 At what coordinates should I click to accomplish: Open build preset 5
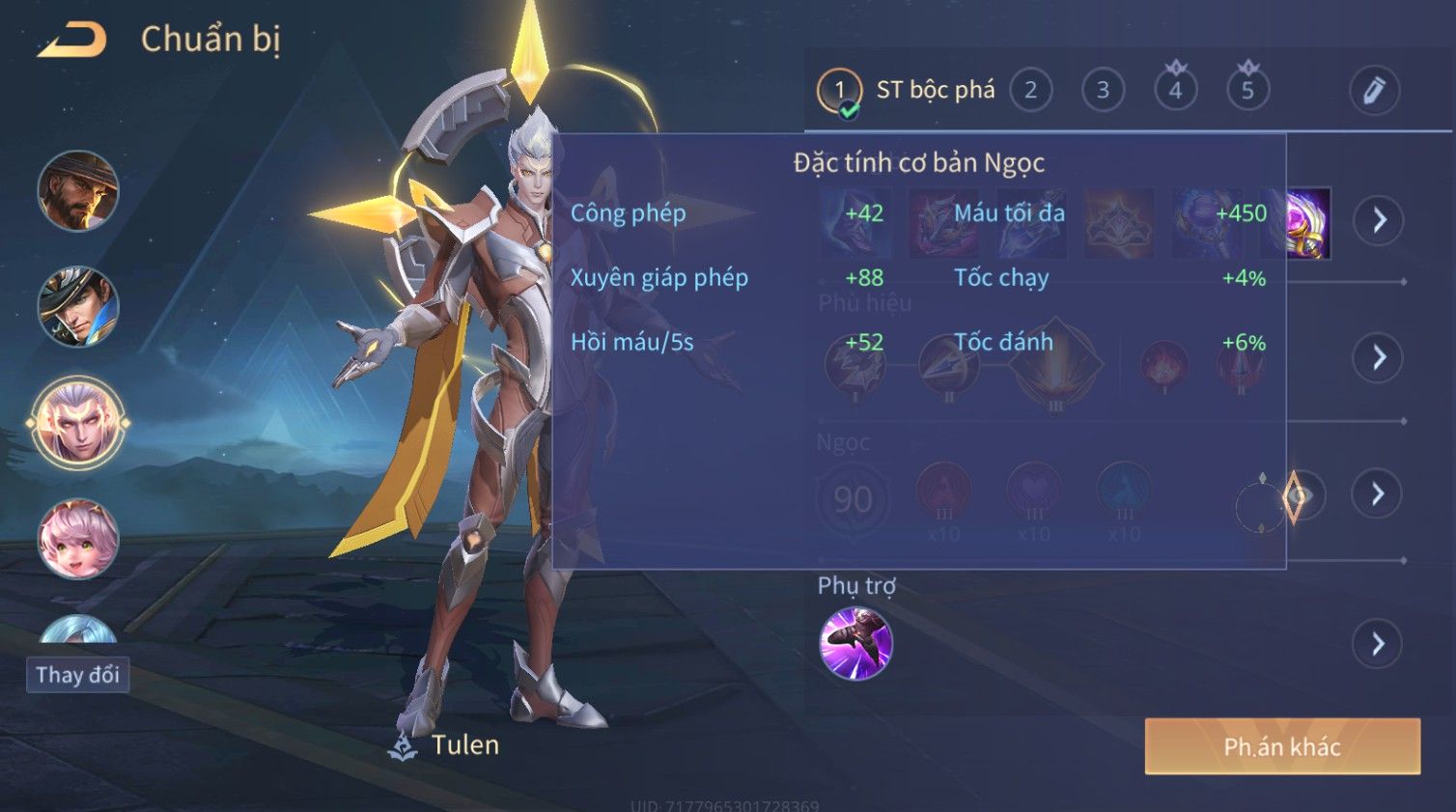coord(1247,91)
